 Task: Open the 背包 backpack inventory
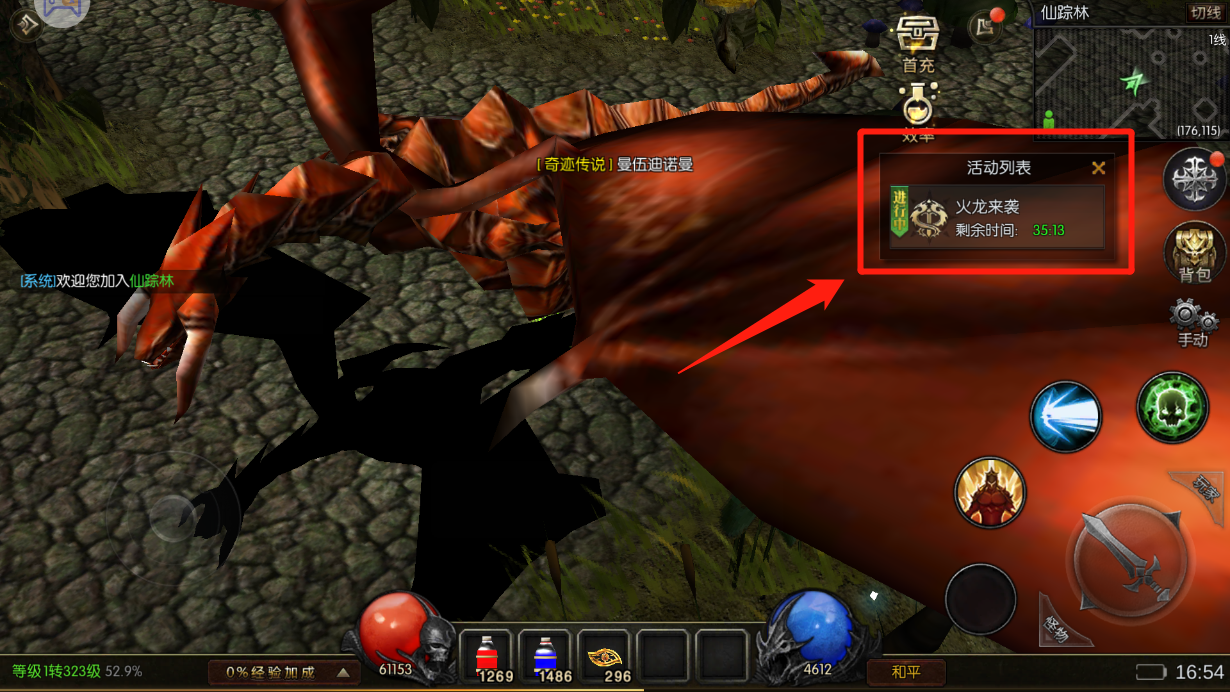tap(1194, 251)
